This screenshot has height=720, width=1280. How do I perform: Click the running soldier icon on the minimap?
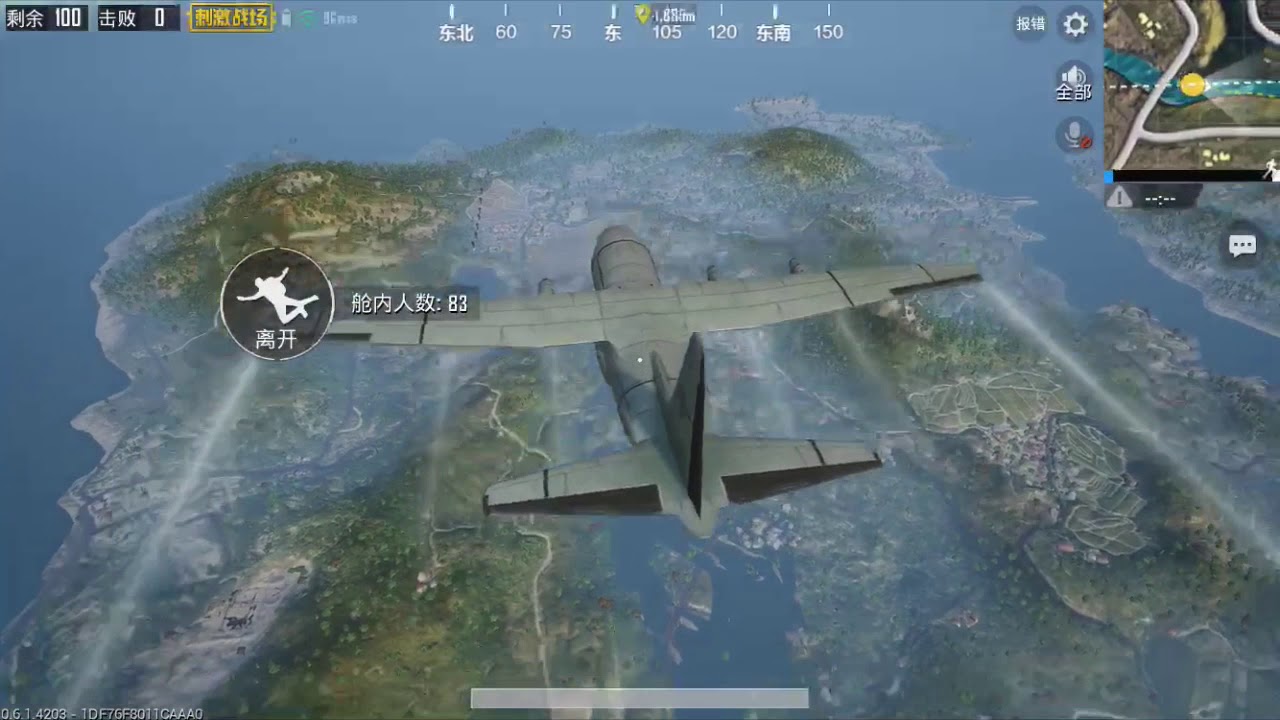tap(1271, 167)
